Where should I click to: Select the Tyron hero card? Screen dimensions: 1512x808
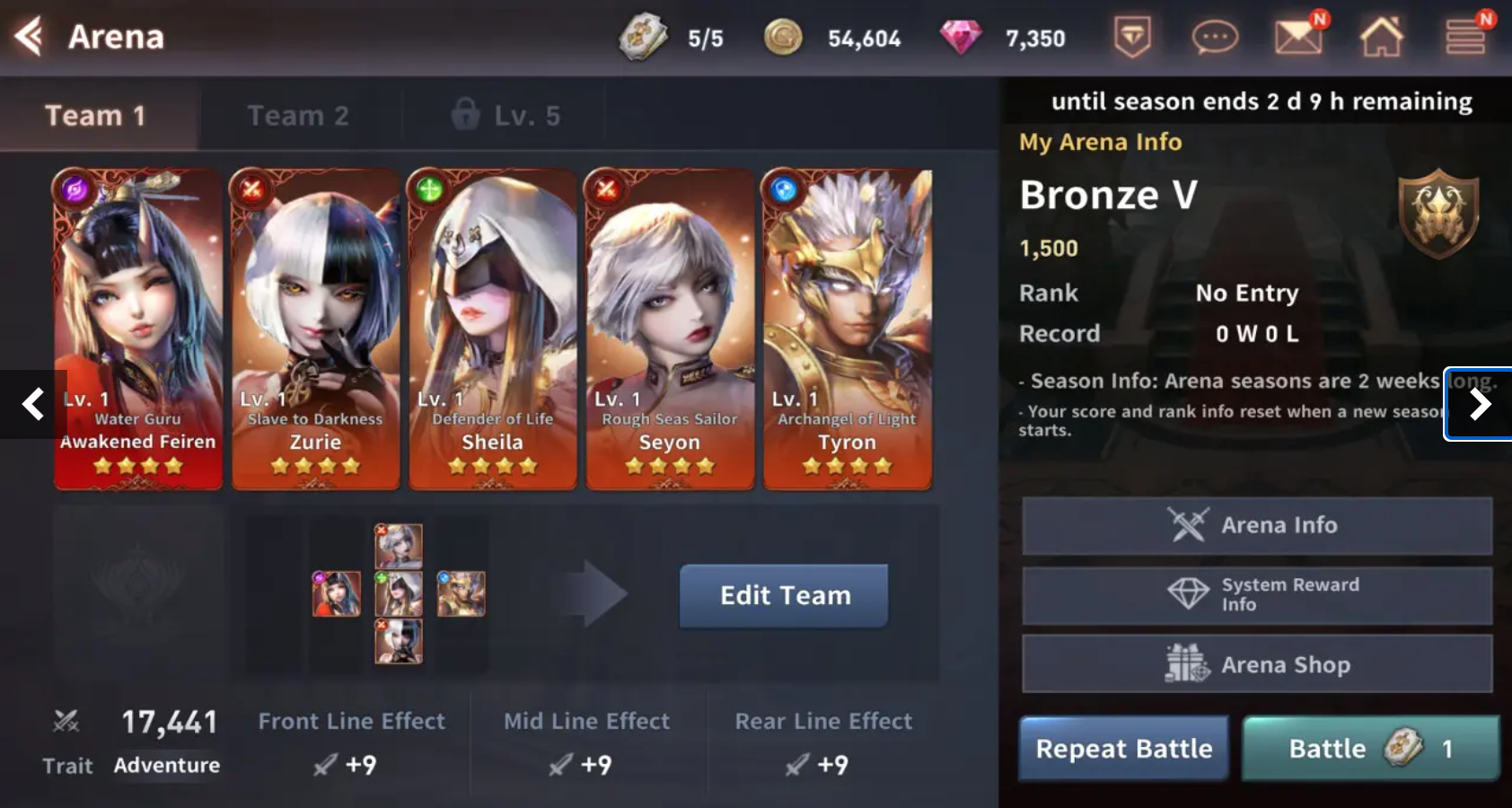(x=847, y=329)
